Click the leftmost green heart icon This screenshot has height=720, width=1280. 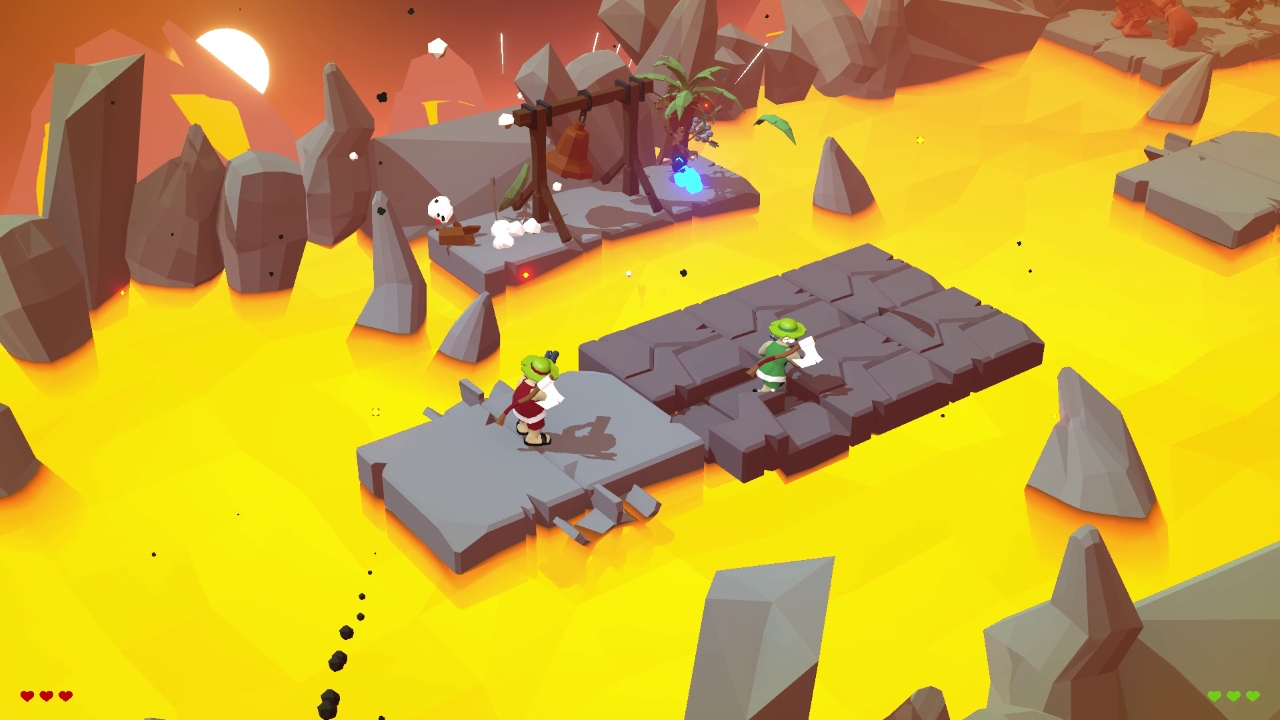coord(1214,695)
